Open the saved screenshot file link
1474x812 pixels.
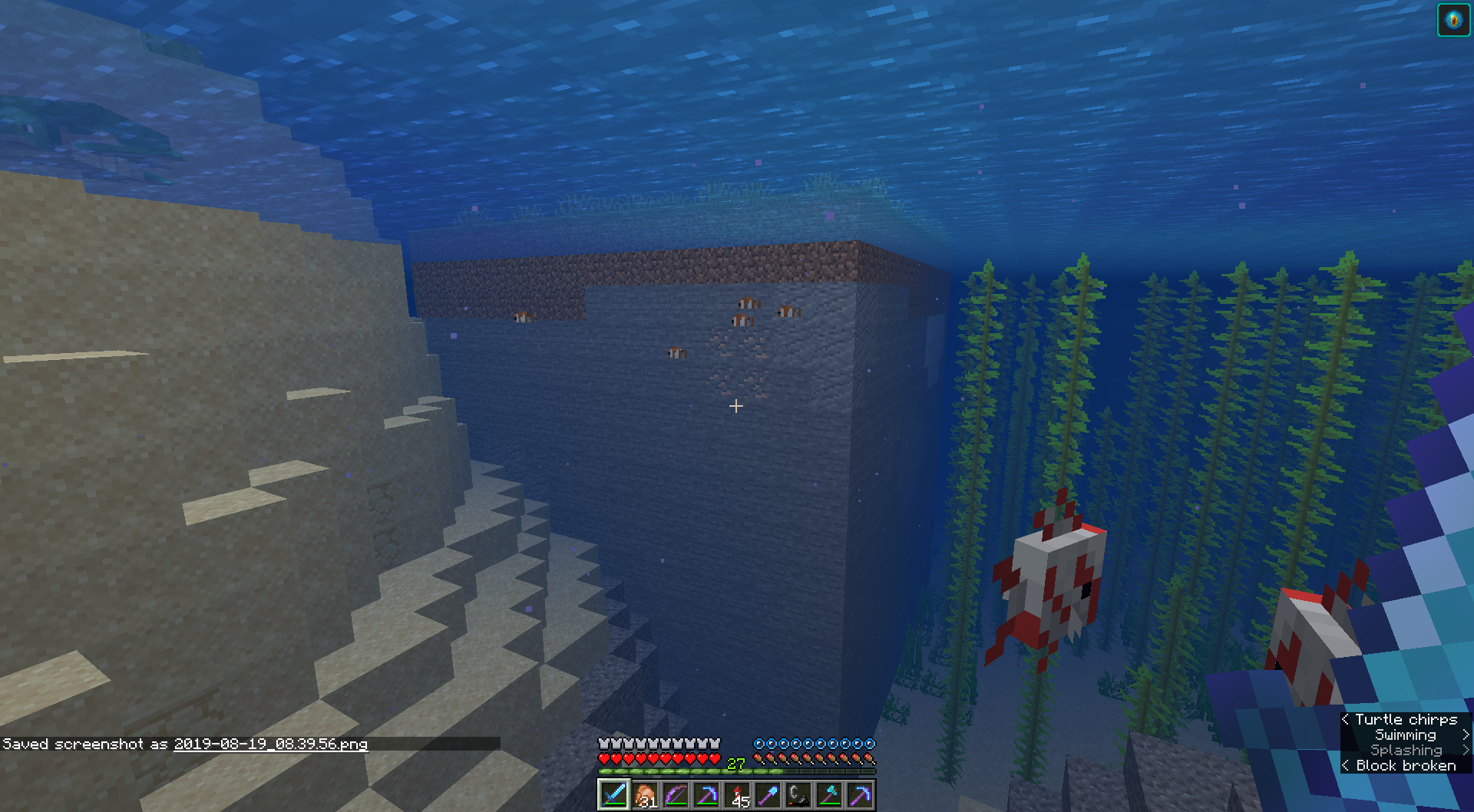click(x=270, y=744)
